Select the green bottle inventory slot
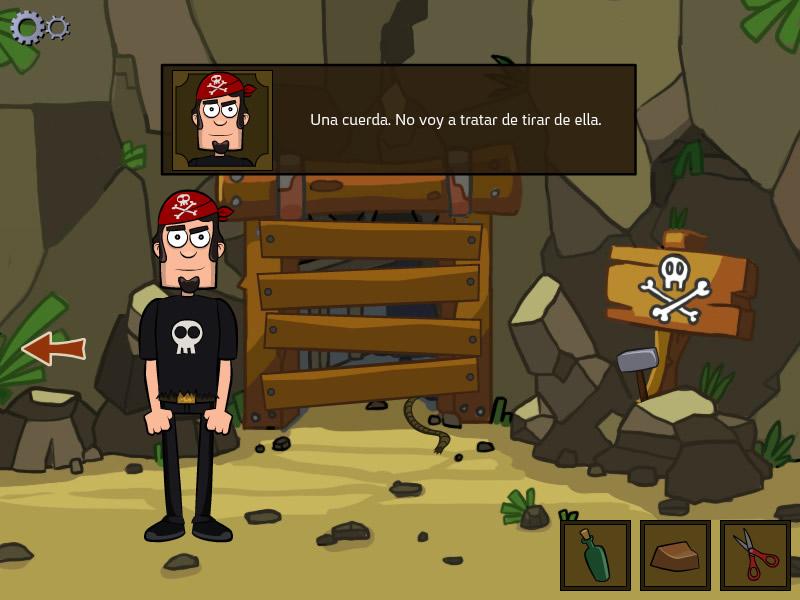This screenshot has width=800, height=600. 595,555
